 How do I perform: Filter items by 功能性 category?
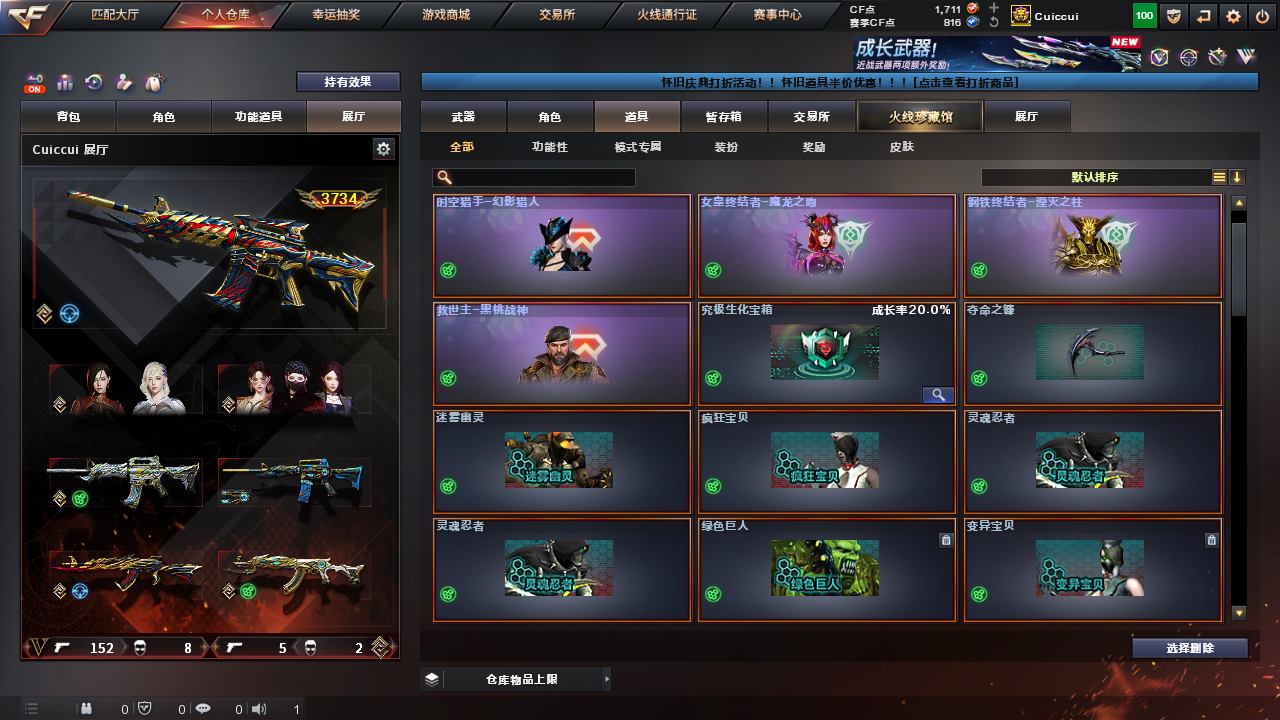pos(549,147)
